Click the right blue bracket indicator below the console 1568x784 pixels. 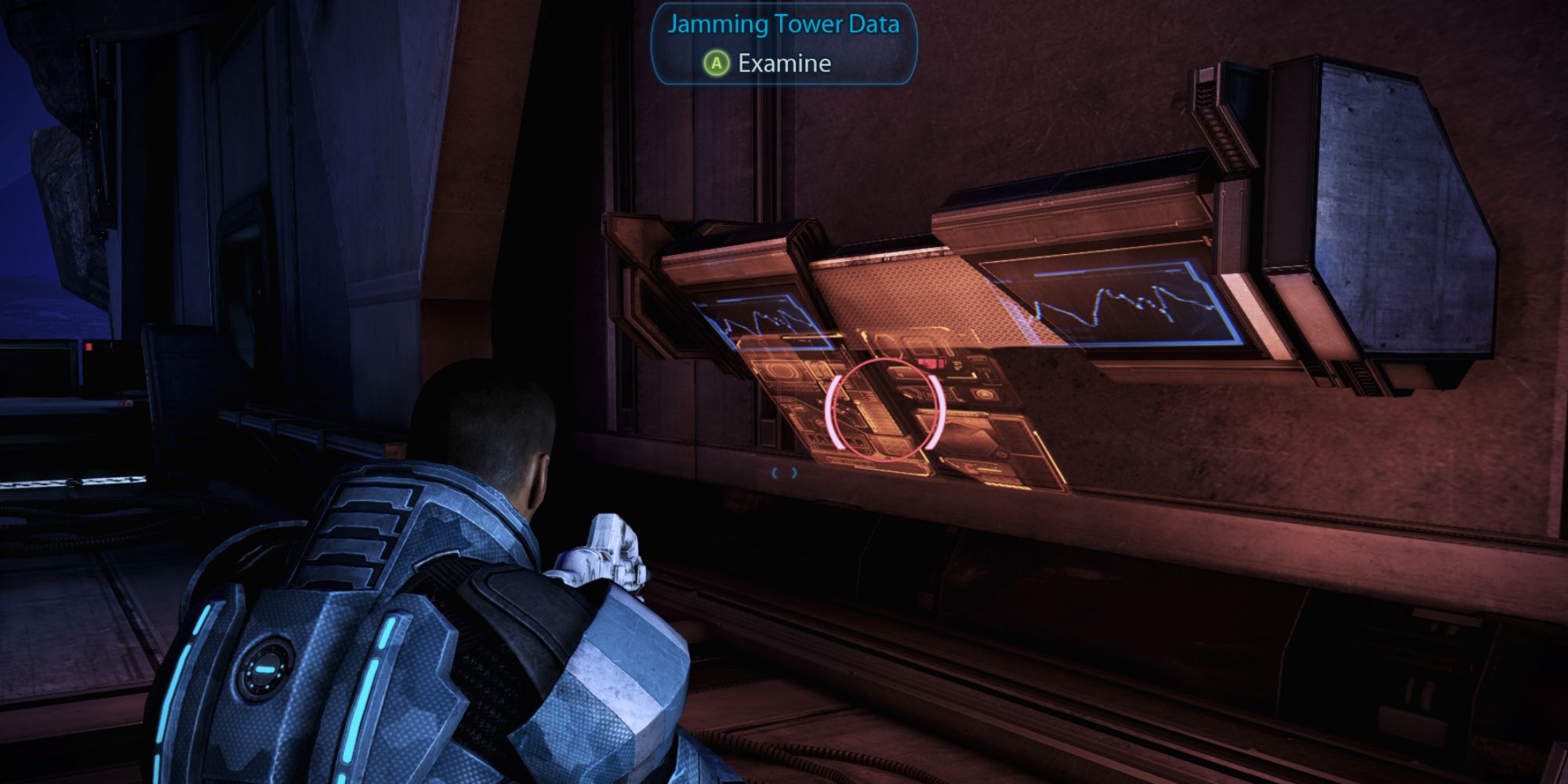pyautogui.click(x=793, y=472)
